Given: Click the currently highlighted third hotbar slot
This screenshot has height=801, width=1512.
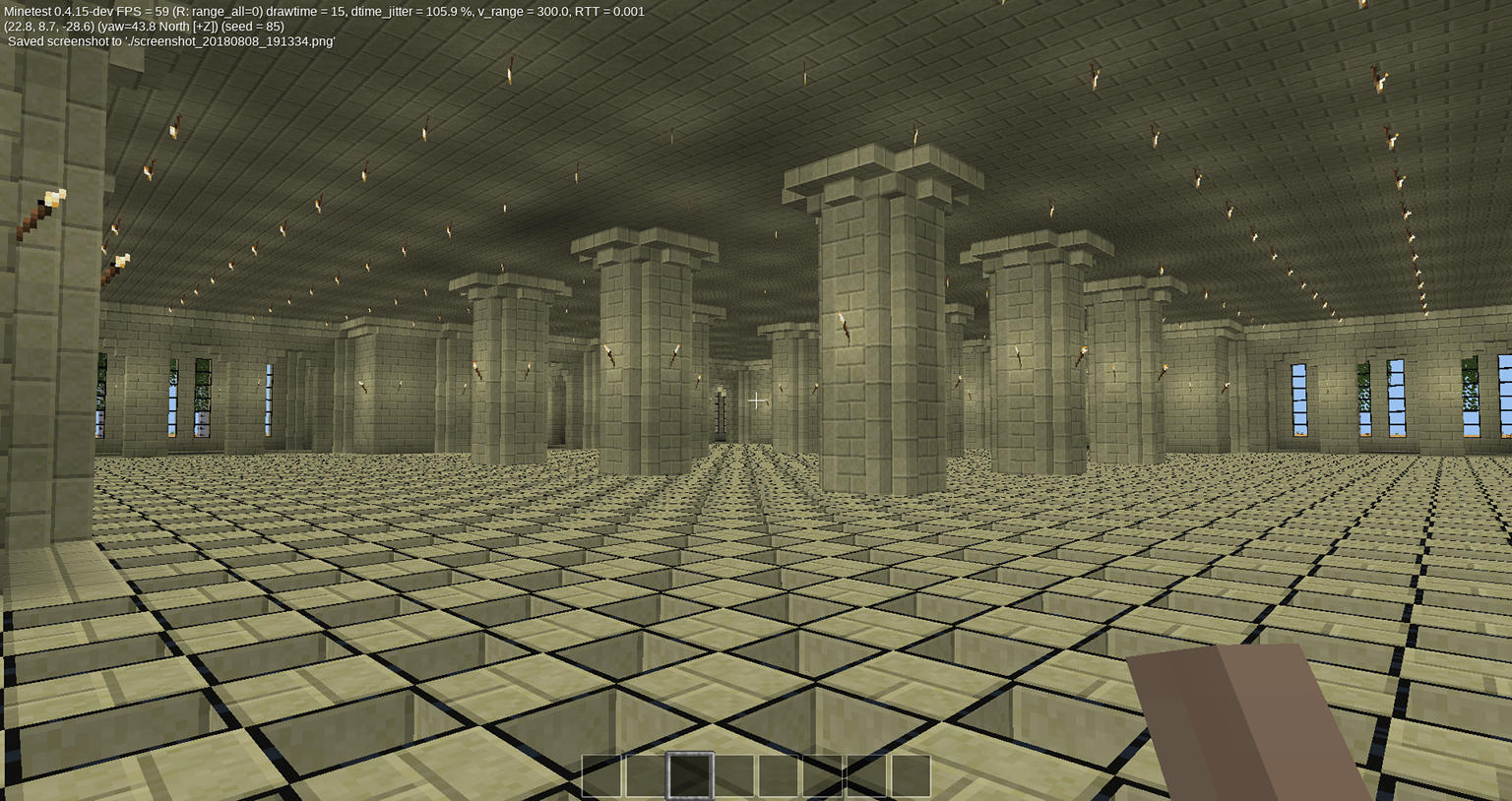Looking at the screenshot, I should (x=691, y=775).
